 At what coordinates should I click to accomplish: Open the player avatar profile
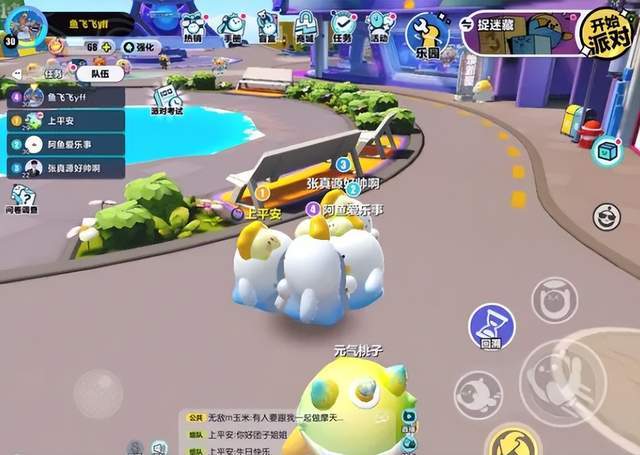(25, 24)
